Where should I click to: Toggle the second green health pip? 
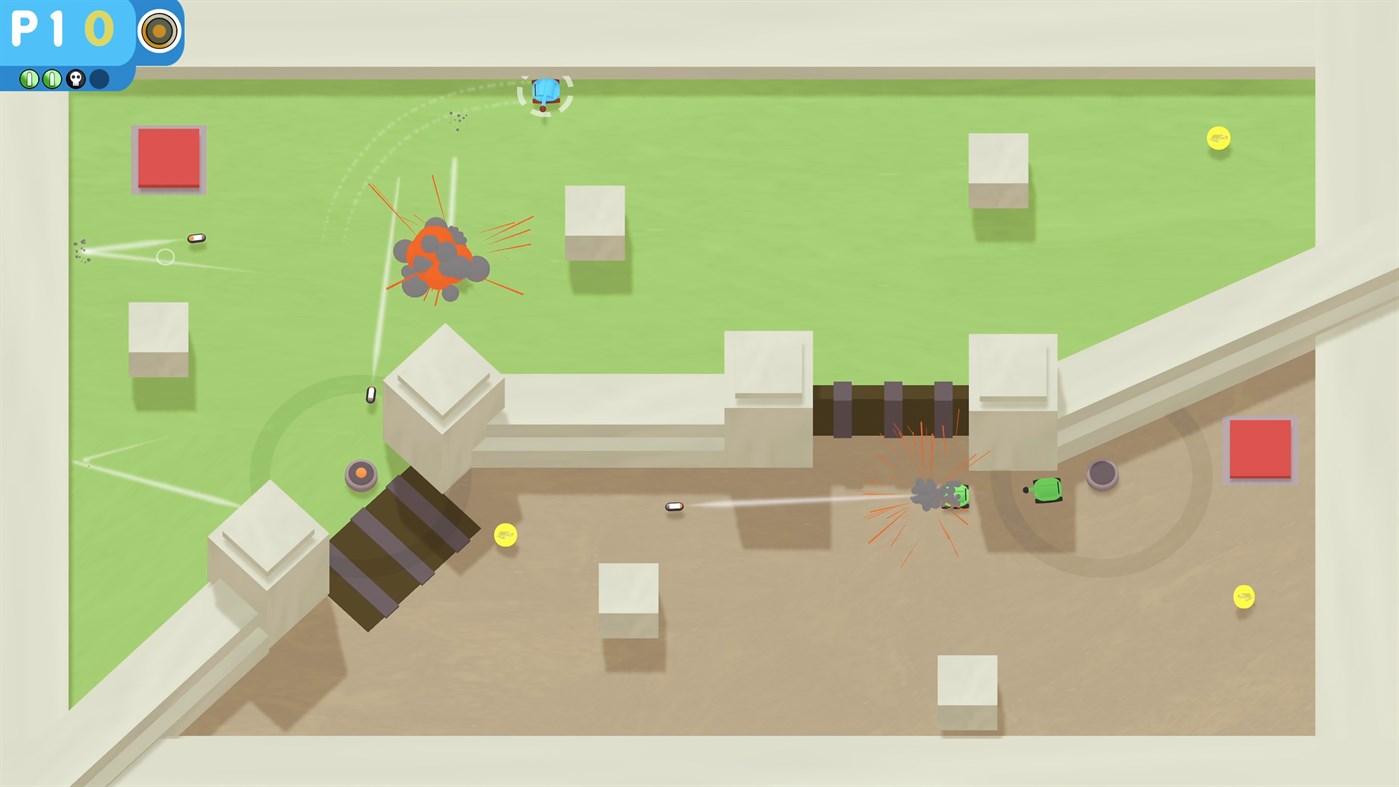click(x=52, y=77)
